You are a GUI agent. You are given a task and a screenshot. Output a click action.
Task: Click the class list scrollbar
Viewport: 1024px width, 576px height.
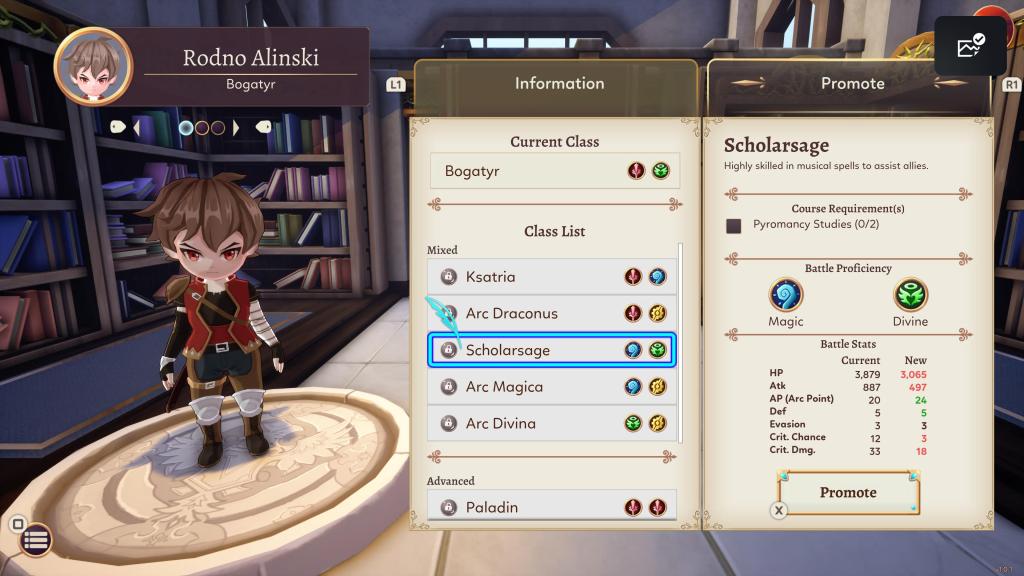click(x=682, y=342)
